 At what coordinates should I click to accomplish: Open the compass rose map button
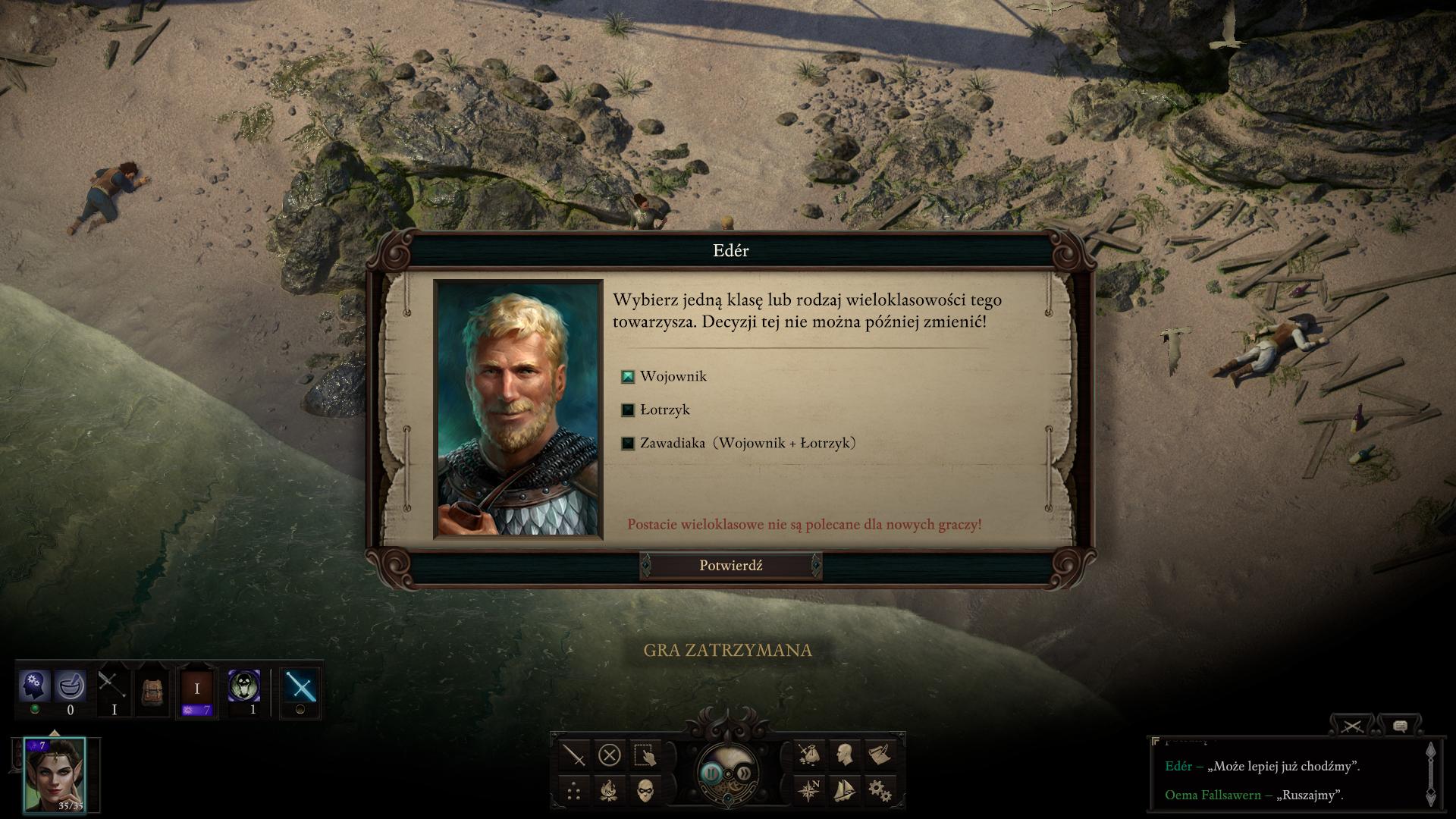pyautogui.click(x=808, y=790)
